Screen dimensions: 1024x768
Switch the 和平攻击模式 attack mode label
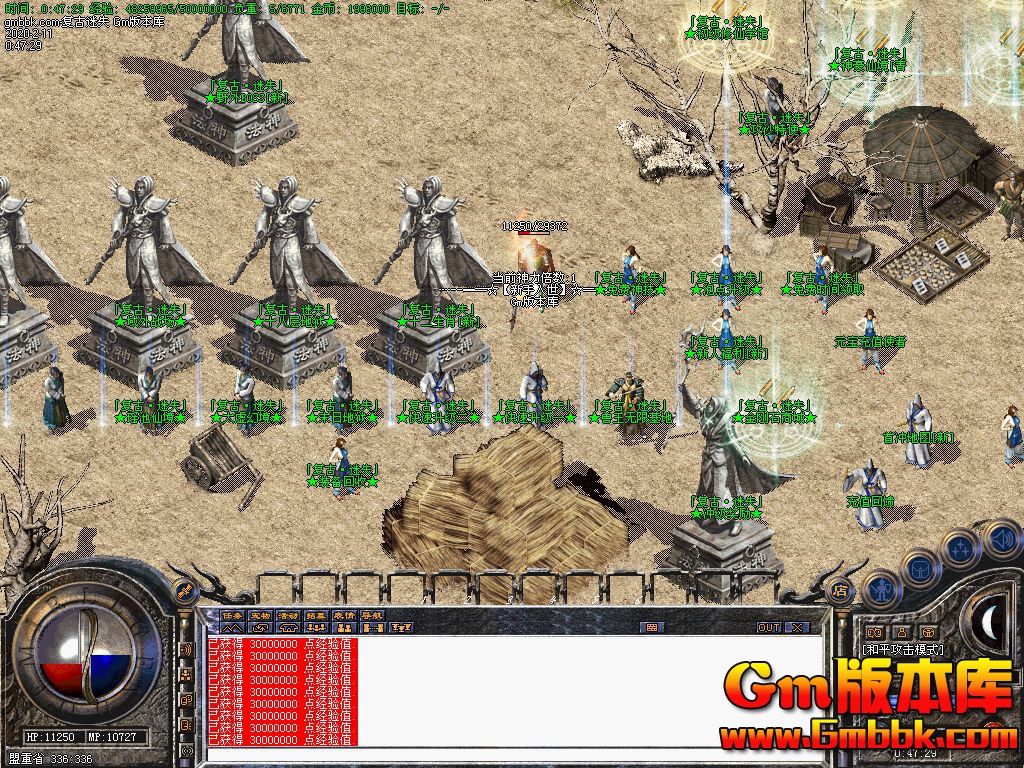coord(904,649)
